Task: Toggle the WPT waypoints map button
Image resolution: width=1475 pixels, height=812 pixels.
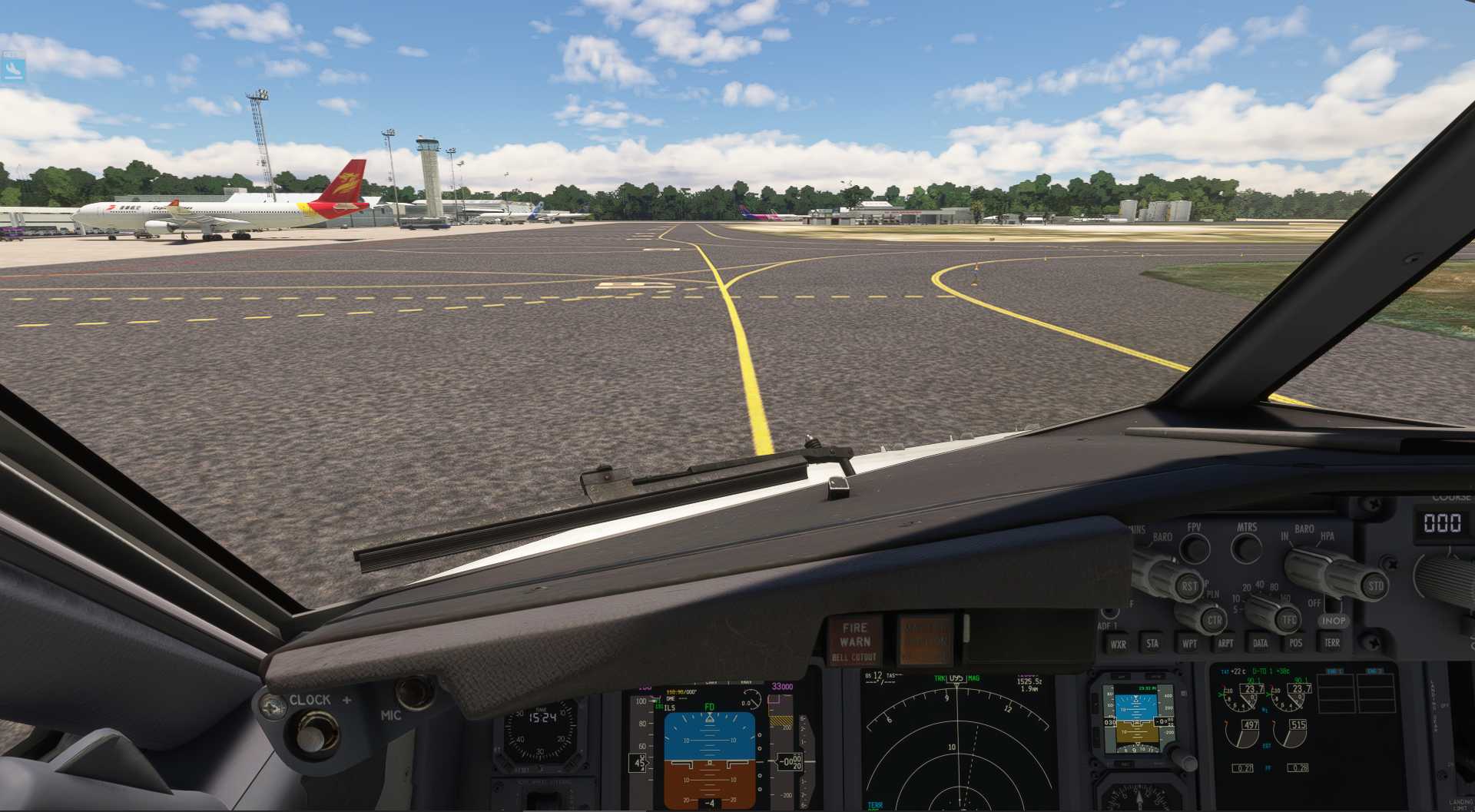Action: [x=1189, y=643]
